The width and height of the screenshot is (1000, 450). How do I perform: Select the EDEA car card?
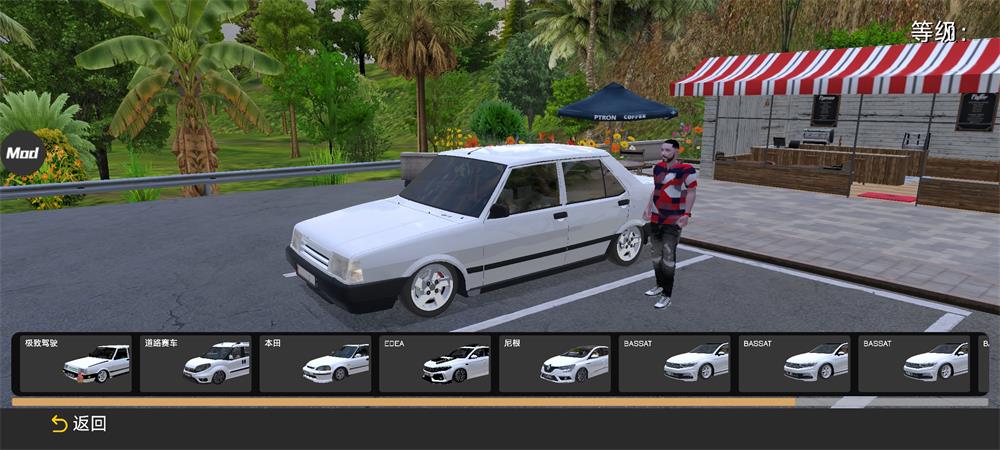[x=435, y=363]
